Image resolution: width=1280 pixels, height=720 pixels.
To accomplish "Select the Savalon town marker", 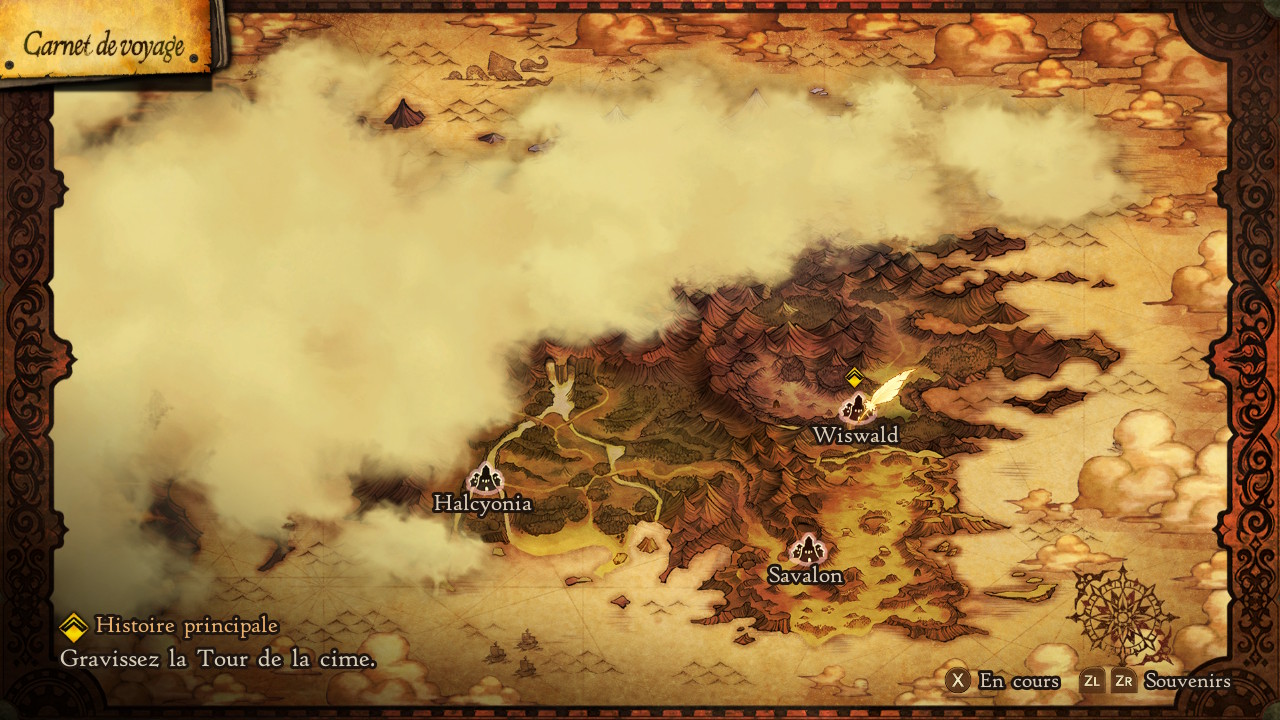I will (806, 549).
